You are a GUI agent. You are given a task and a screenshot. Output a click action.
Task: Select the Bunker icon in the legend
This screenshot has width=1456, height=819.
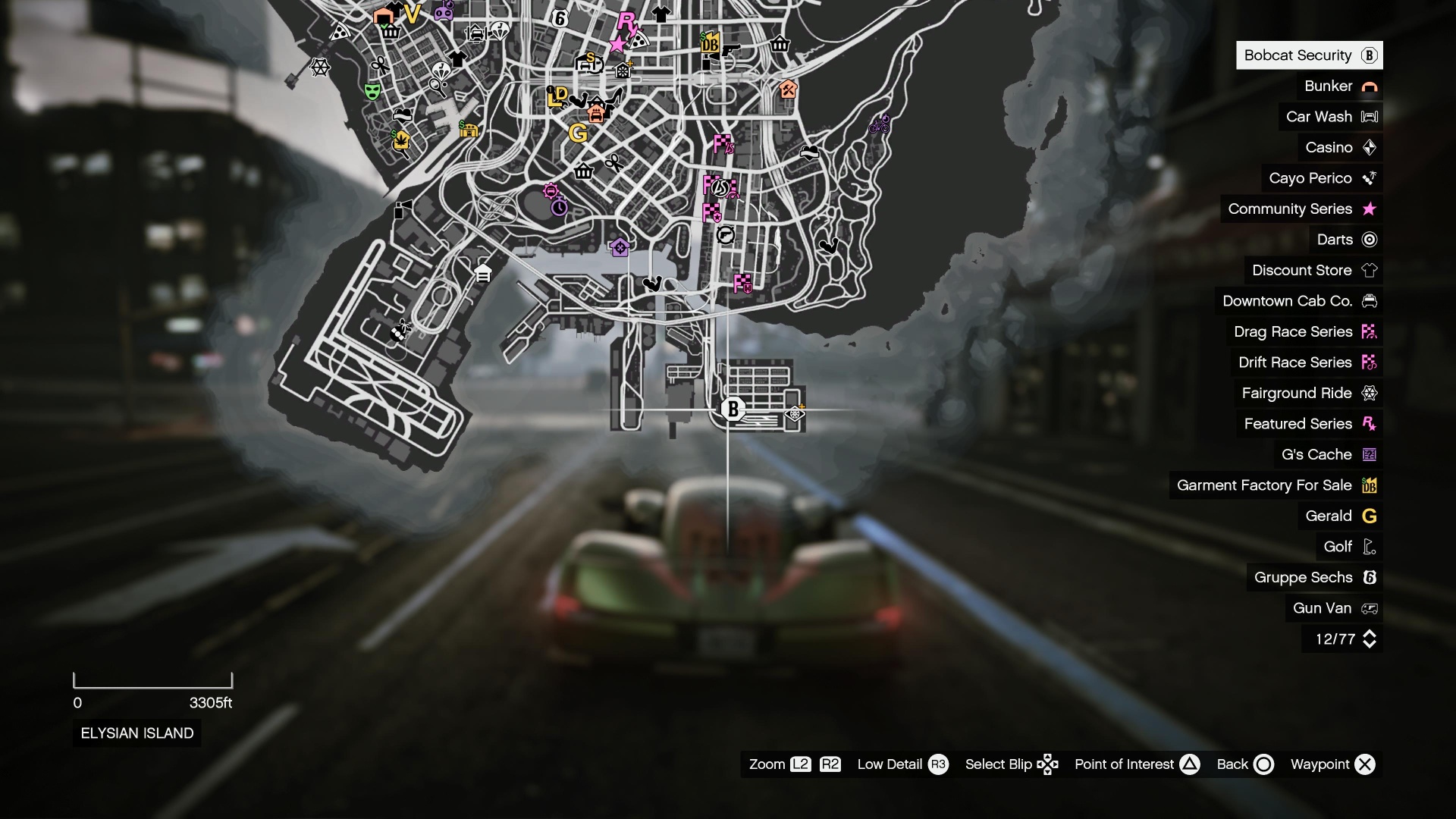coord(1370,86)
